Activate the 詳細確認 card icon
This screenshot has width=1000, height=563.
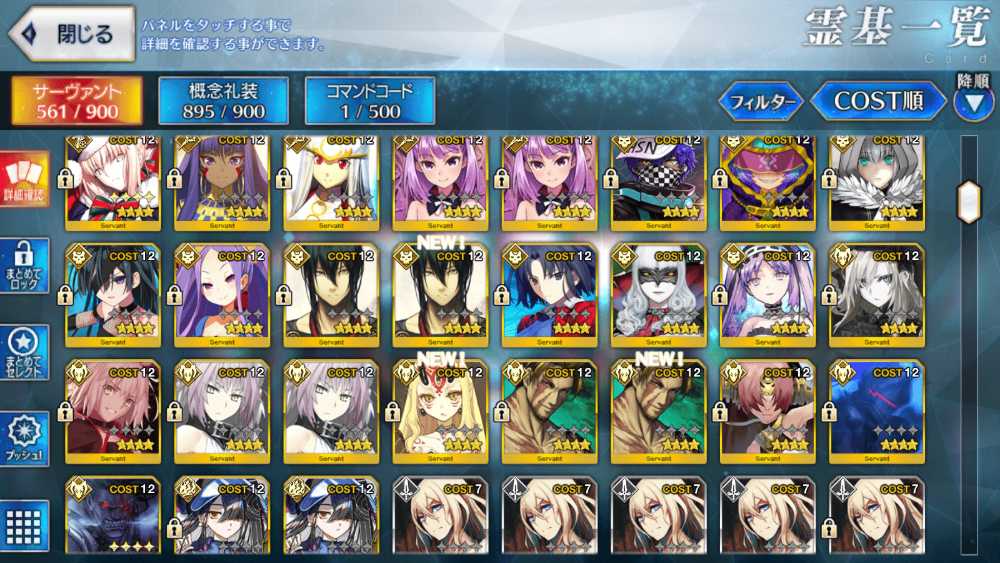pos(24,181)
